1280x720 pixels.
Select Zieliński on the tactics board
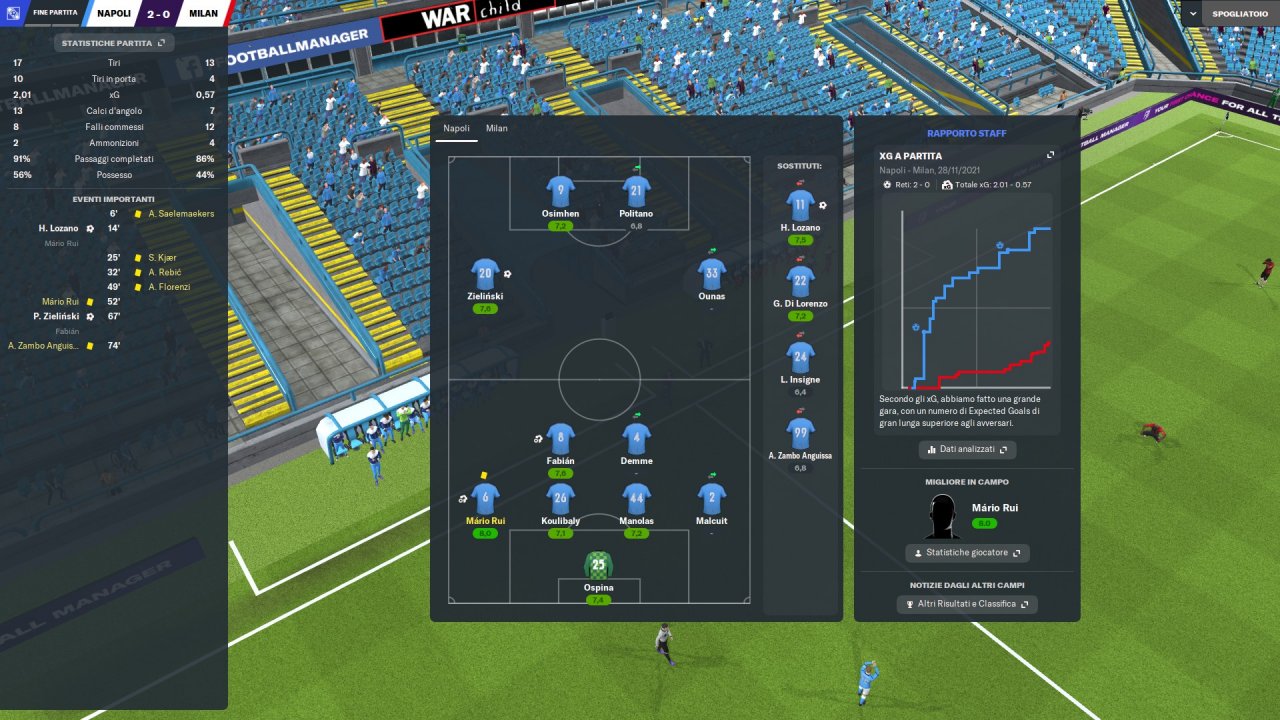coord(485,275)
